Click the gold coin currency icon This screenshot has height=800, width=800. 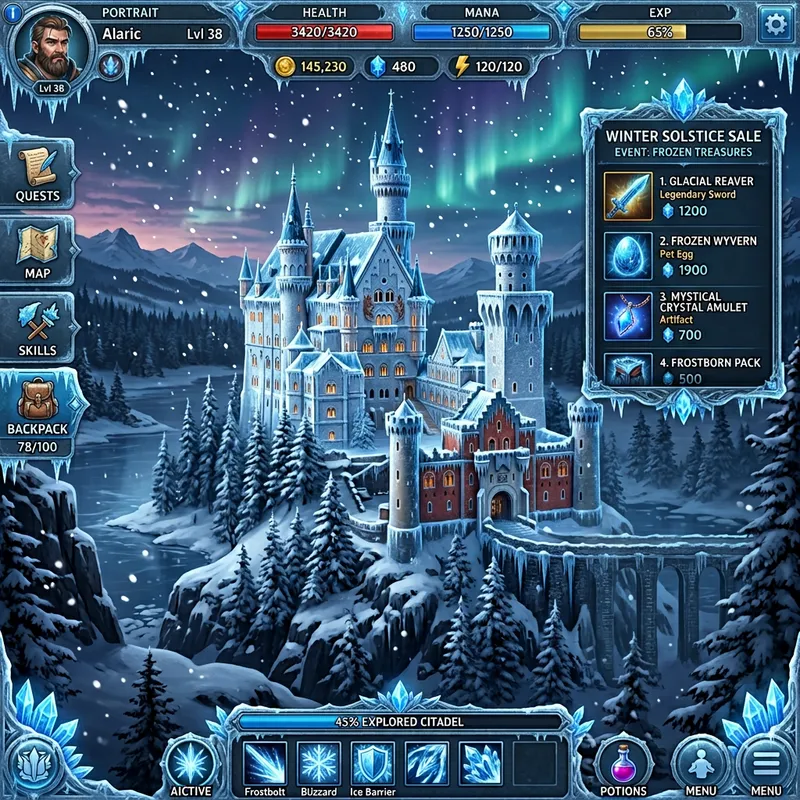point(284,67)
